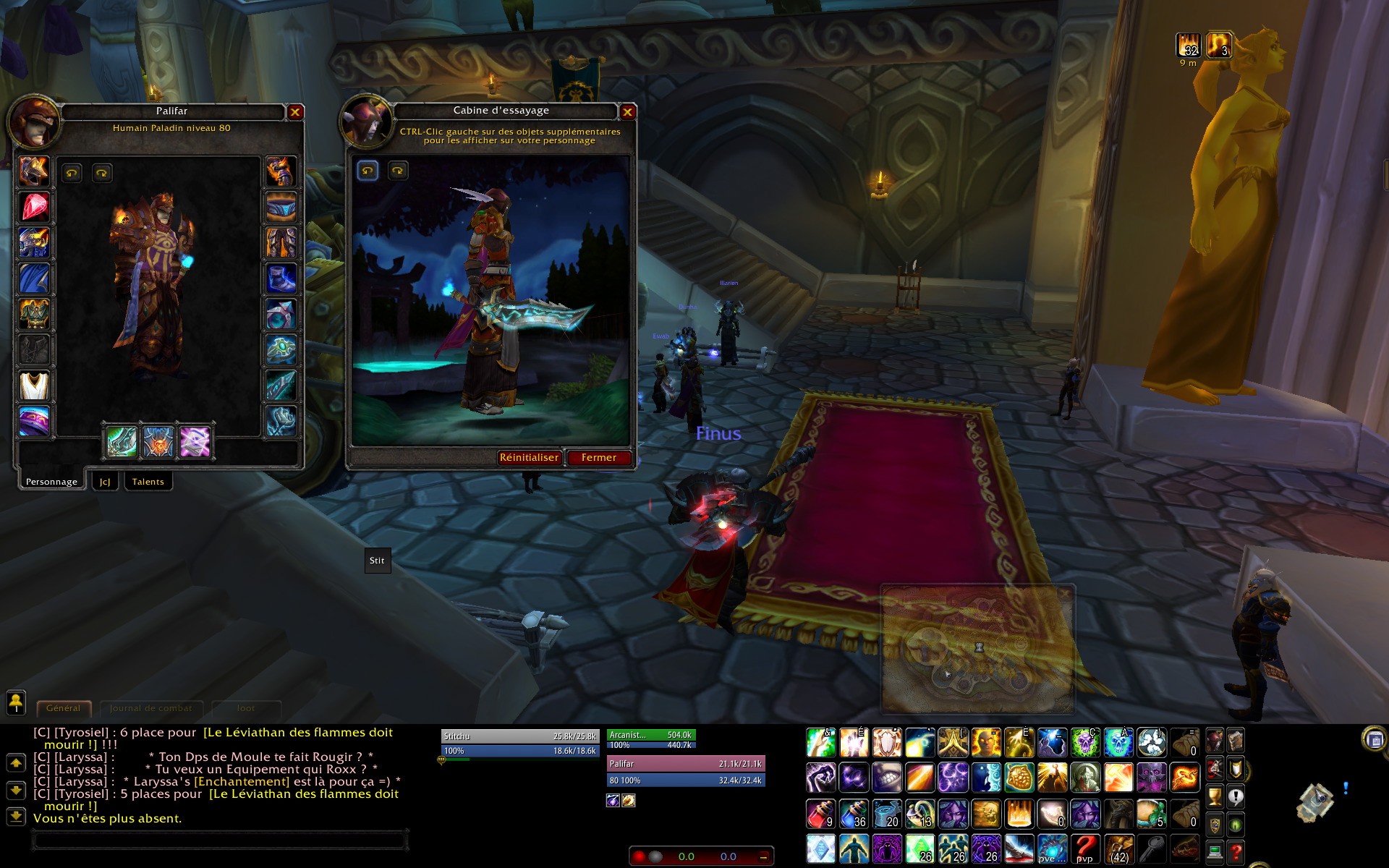This screenshot has width=1389, height=868.
Task: Open the JcJ tab
Action: [105, 482]
